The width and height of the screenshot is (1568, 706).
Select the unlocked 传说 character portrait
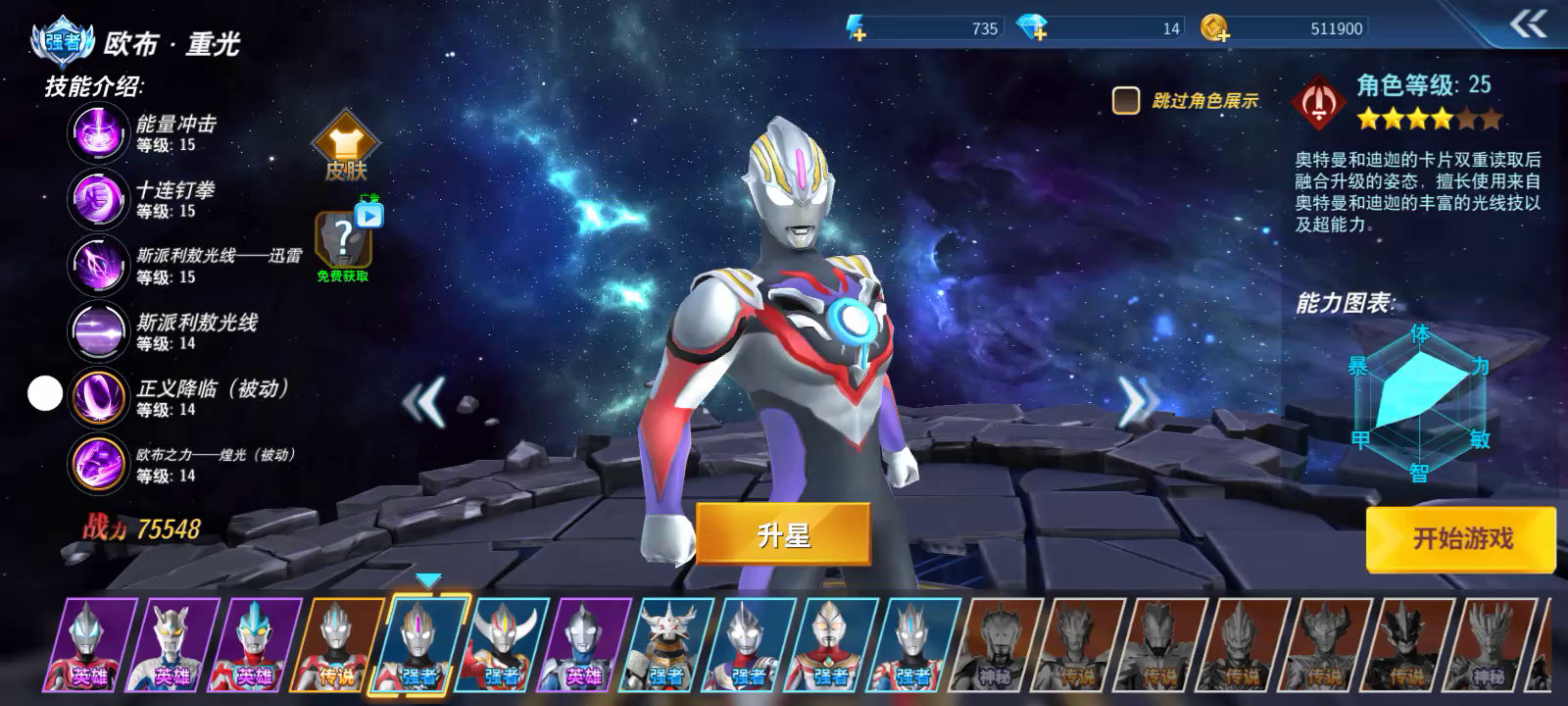point(338,644)
